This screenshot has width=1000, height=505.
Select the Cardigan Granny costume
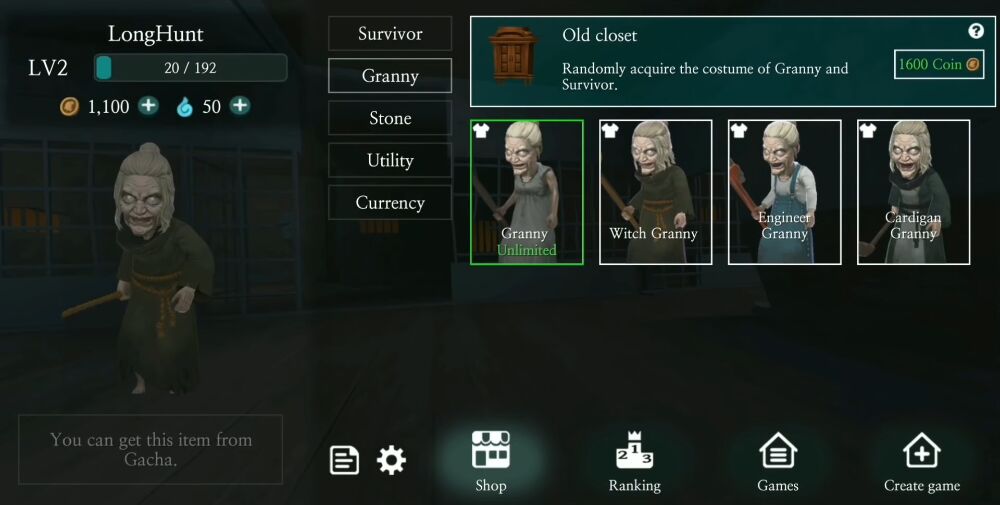[913, 192]
